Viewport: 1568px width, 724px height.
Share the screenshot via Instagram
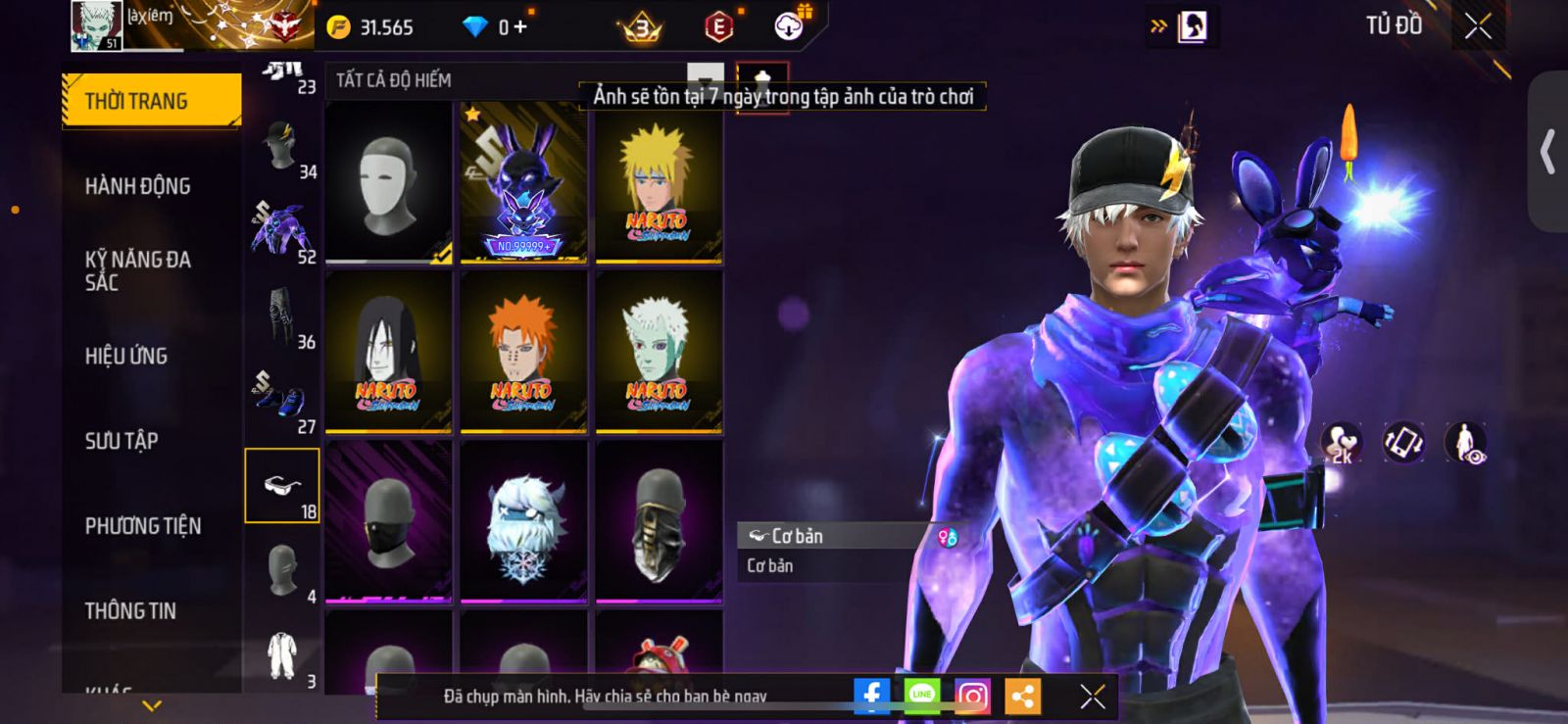click(x=971, y=696)
